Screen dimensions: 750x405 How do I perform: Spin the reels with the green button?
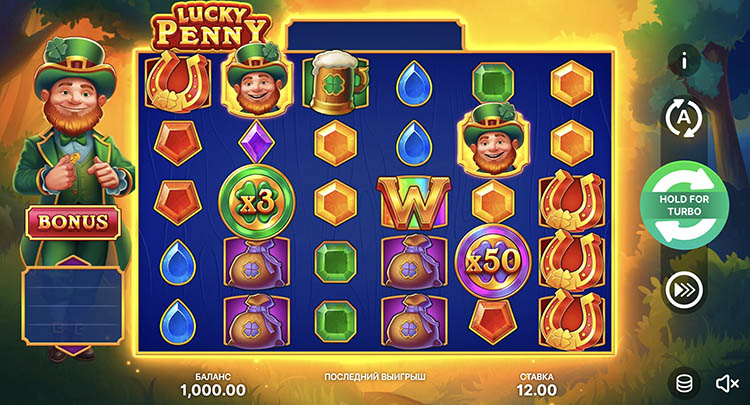[684, 203]
